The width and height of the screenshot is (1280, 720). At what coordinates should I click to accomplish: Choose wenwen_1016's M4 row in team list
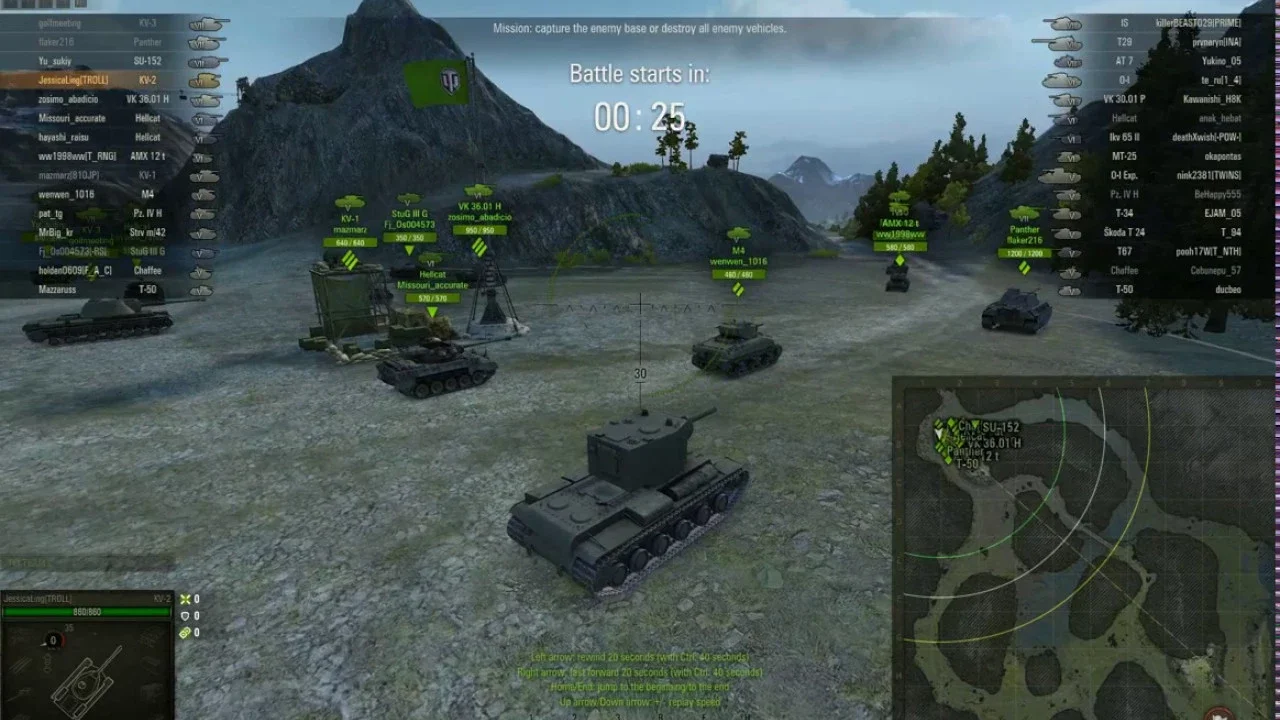[110, 194]
